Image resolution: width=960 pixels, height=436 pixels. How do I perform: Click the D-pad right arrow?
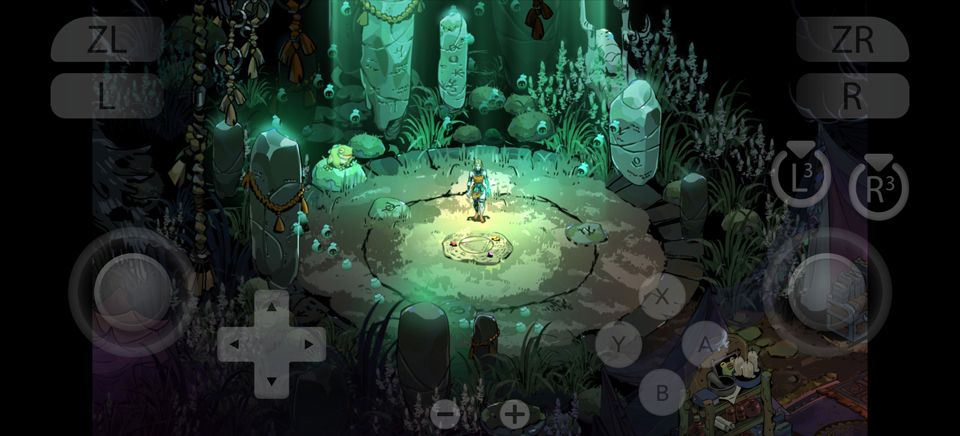click(x=308, y=345)
